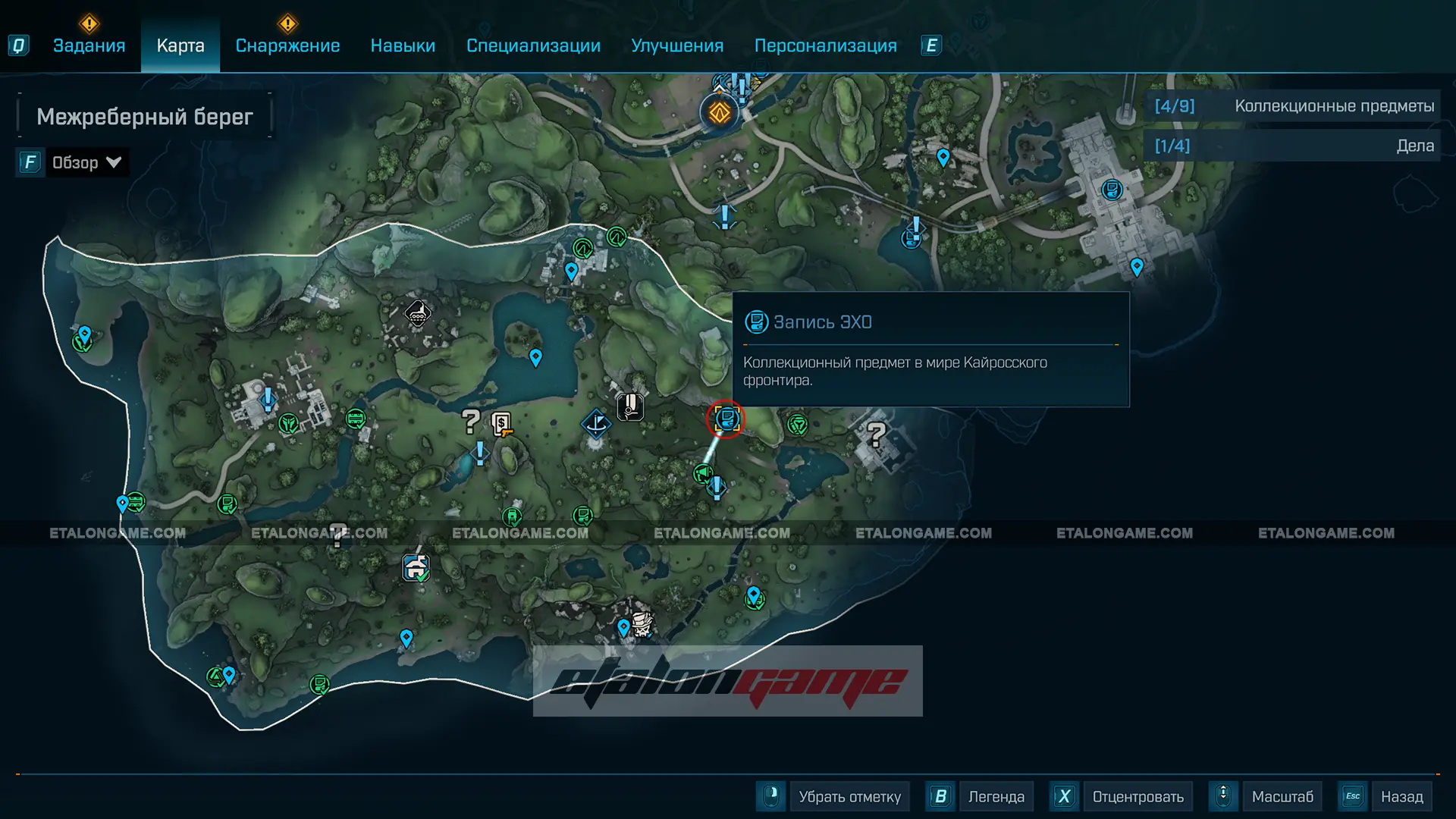Click the vending machine dollar marker
Screen dimensions: 1456x819
[501, 423]
